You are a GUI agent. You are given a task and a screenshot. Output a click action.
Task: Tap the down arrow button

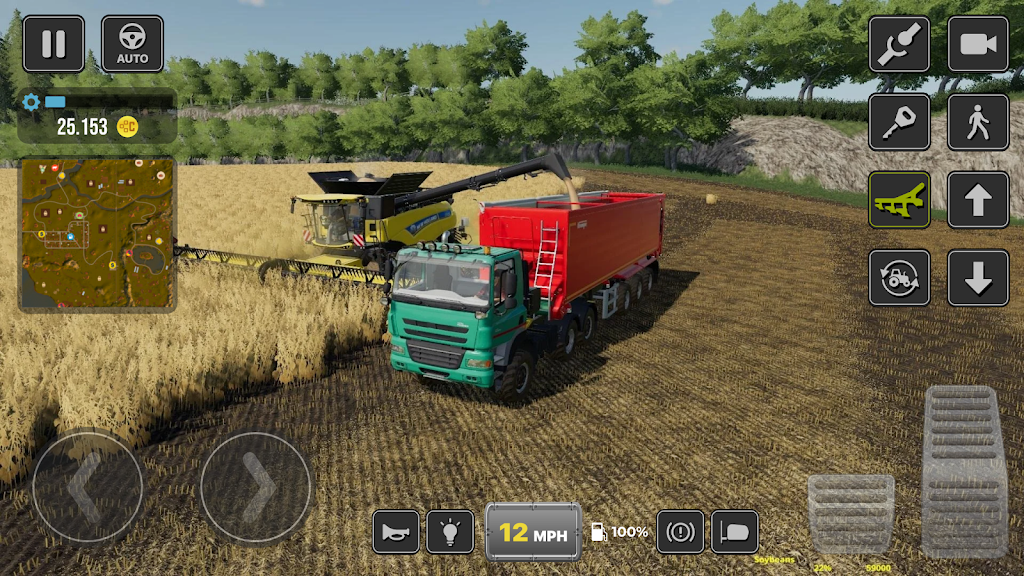coord(978,278)
